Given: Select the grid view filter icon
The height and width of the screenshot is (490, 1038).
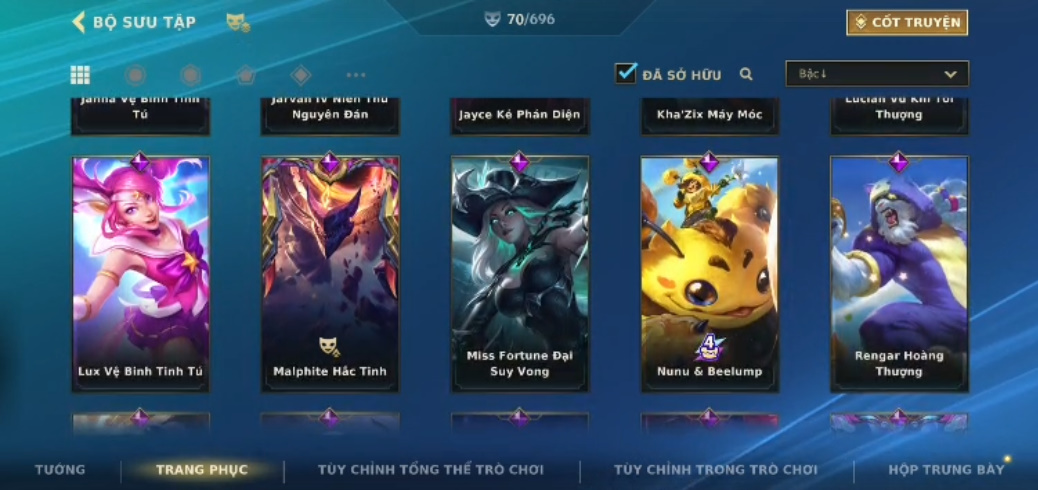Looking at the screenshot, I should [80, 75].
